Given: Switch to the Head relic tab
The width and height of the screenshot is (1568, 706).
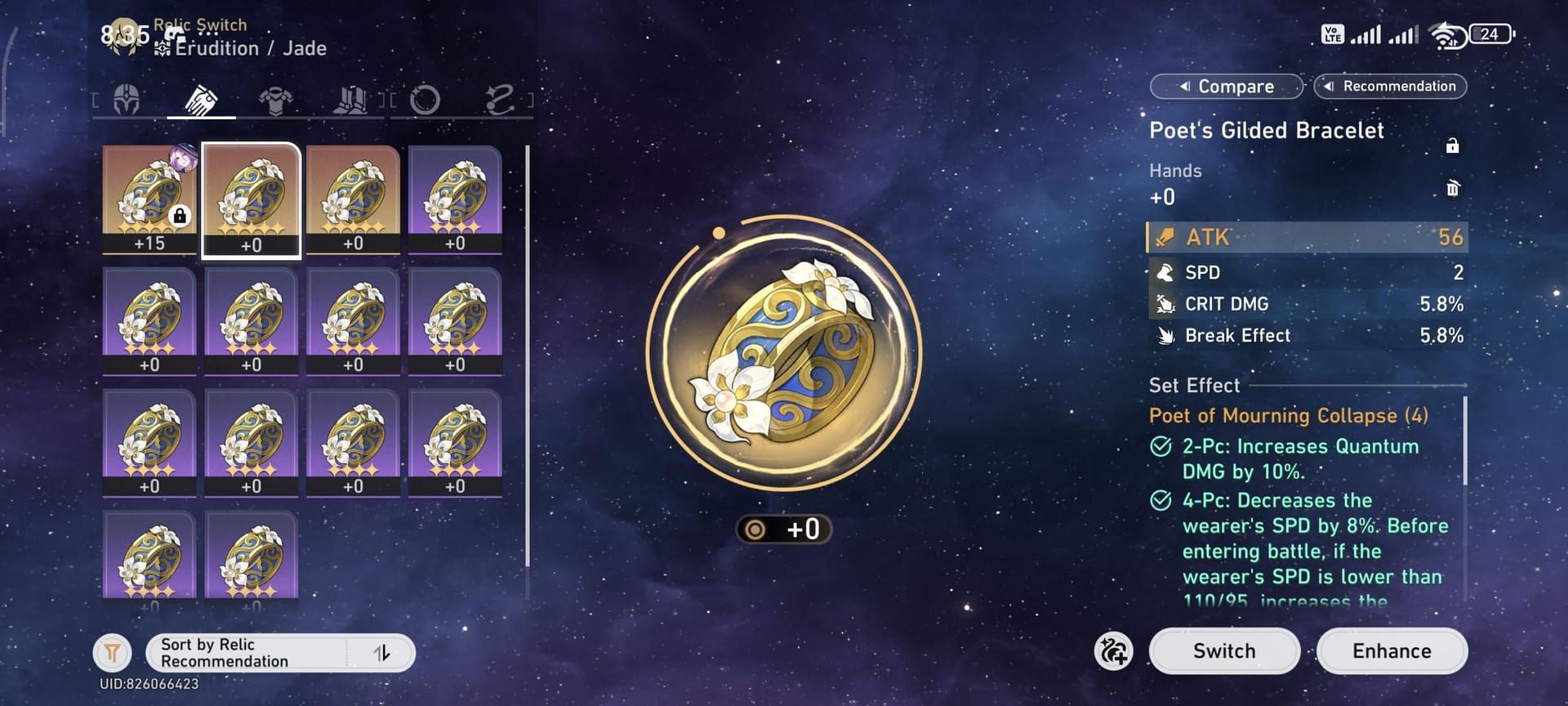Looking at the screenshot, I should [x=127, y=101].
